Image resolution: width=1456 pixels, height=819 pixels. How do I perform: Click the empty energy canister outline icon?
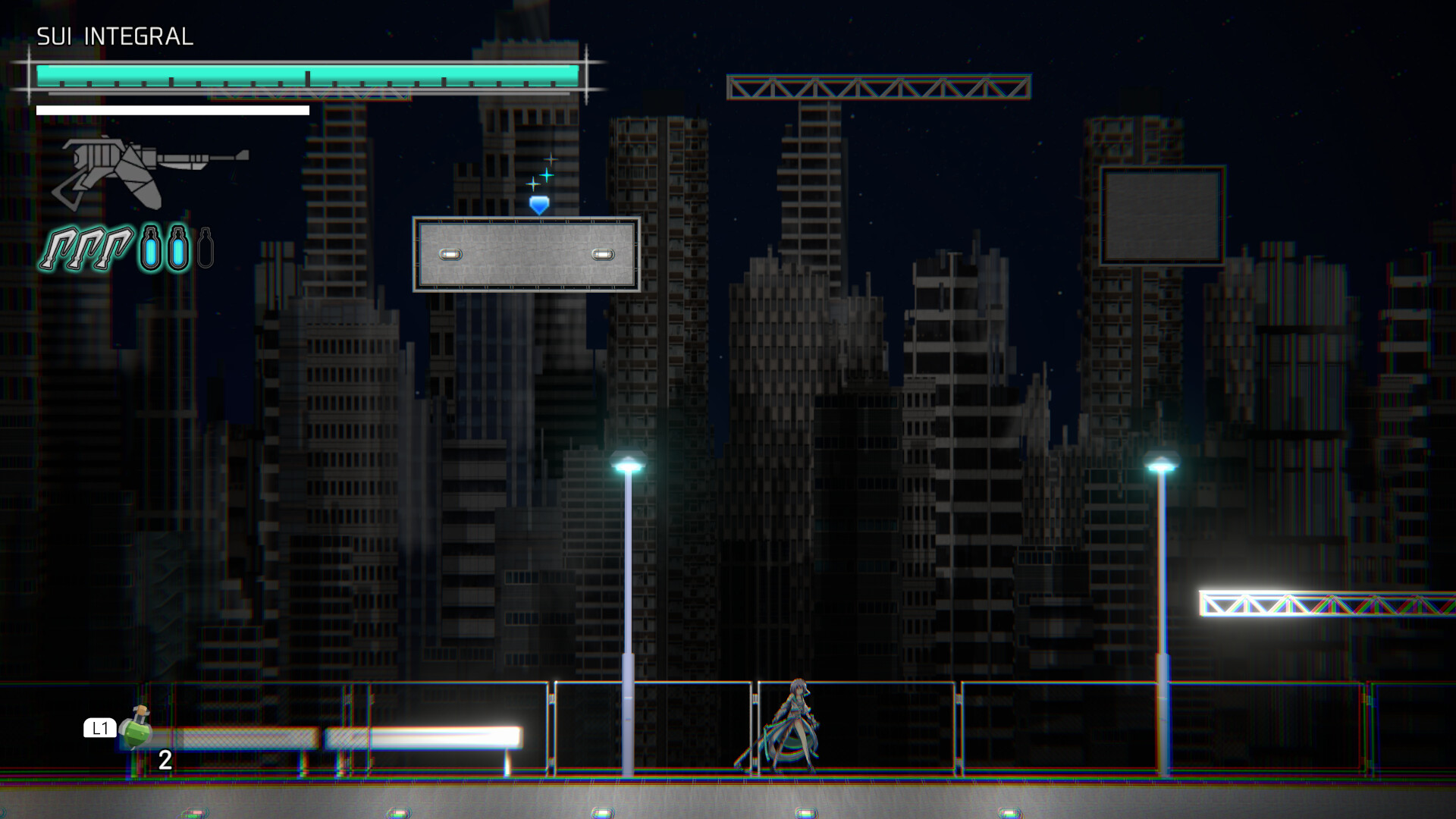[205, 248]
